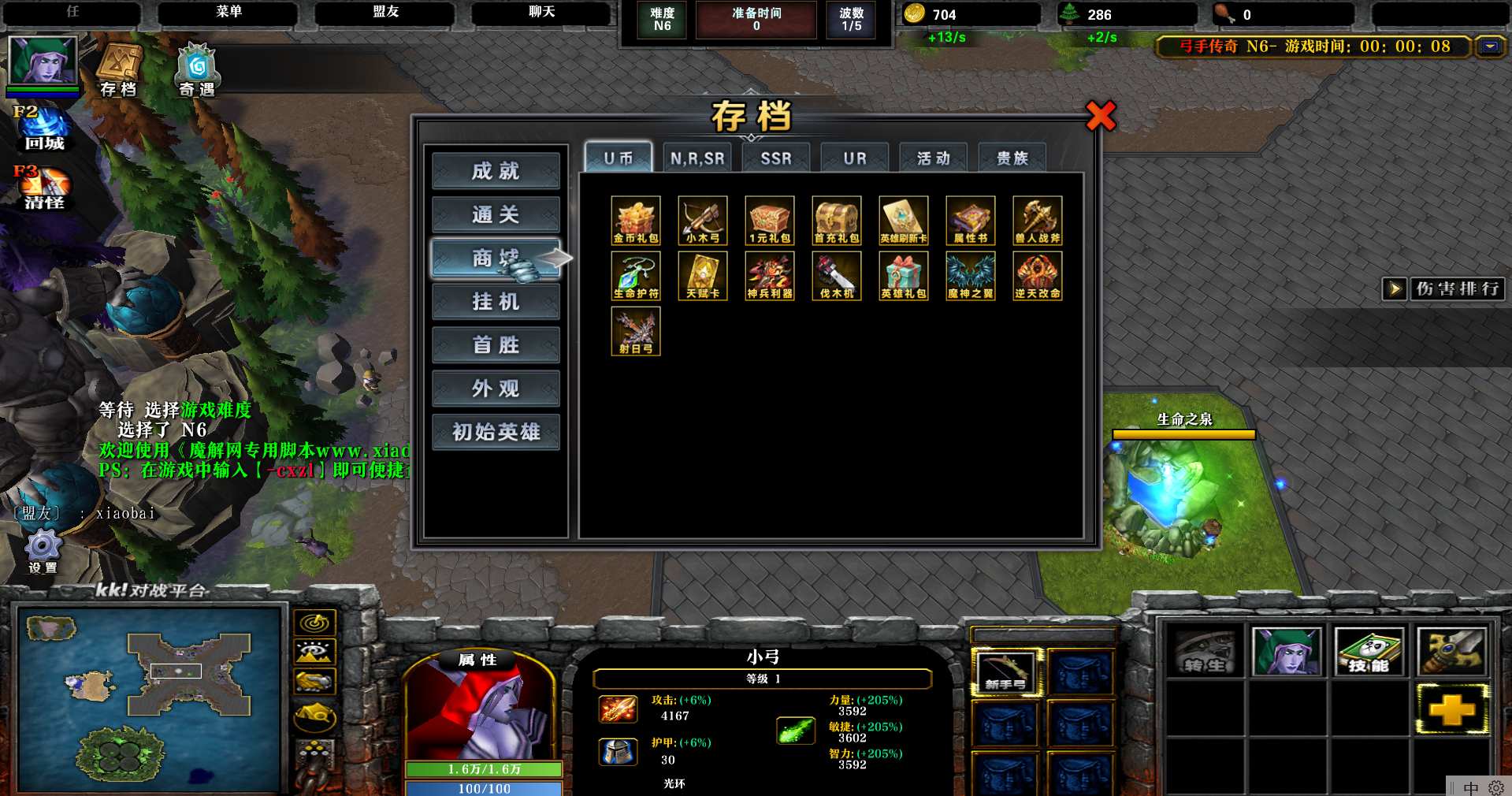Switch to the N,R,SR tab
This screenshot has width=1512, height=796.
697,158
